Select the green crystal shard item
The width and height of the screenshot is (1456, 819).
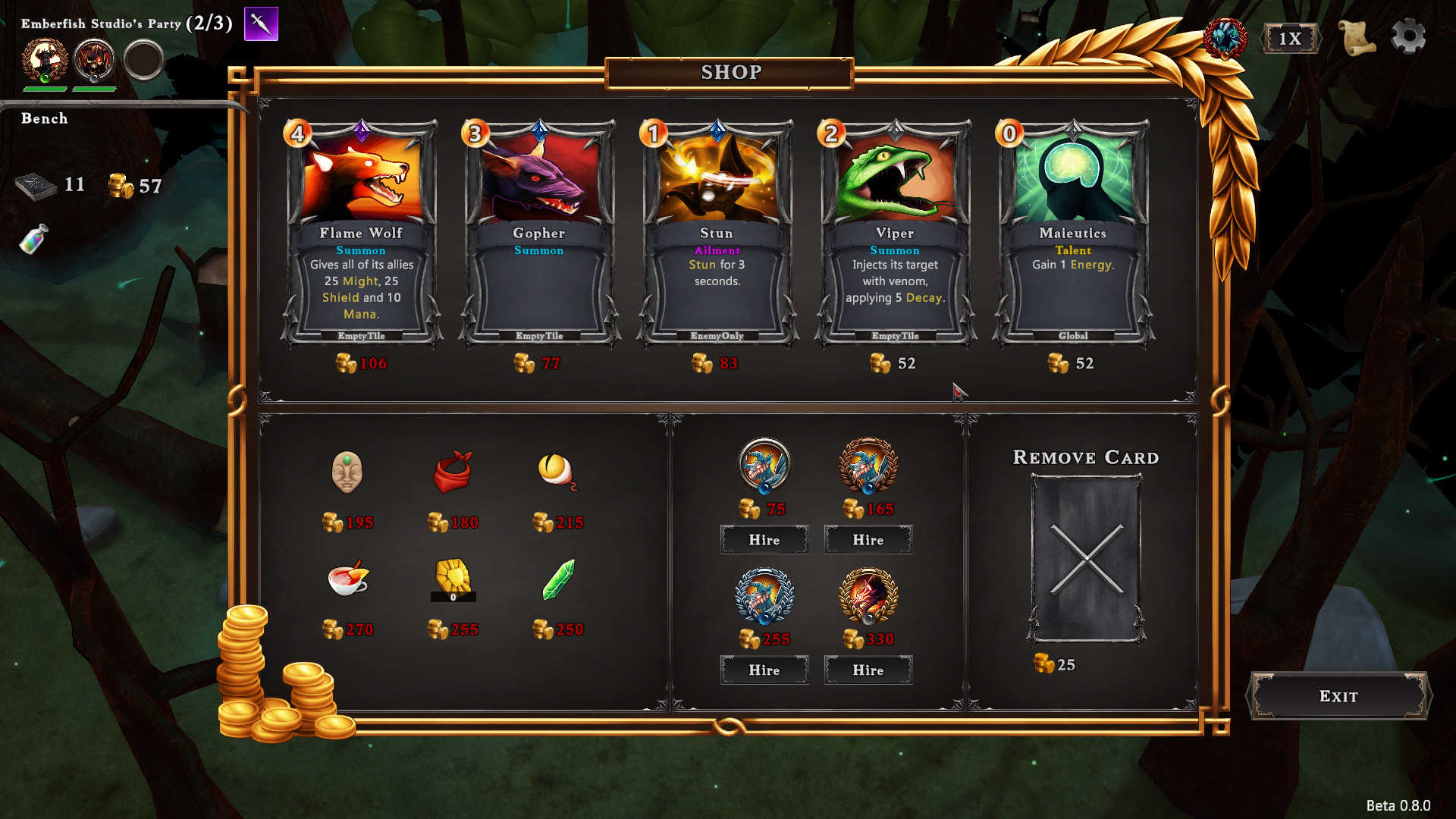point(558,580)
